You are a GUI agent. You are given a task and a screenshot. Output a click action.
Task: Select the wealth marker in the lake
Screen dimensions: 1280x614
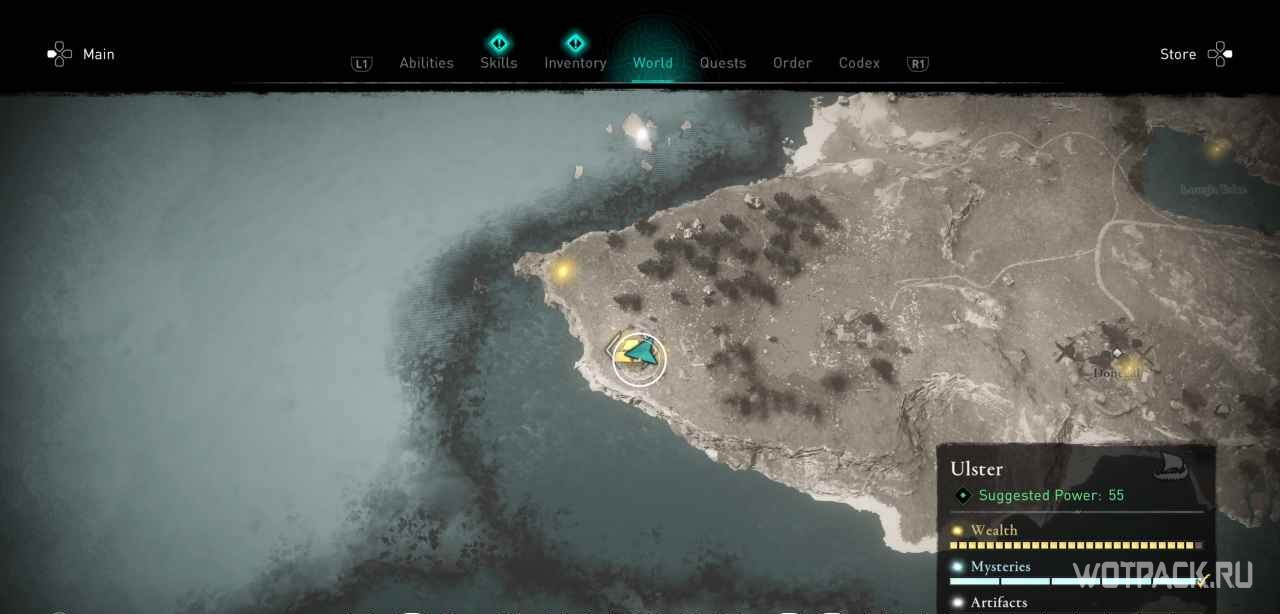pos(1217,149)
